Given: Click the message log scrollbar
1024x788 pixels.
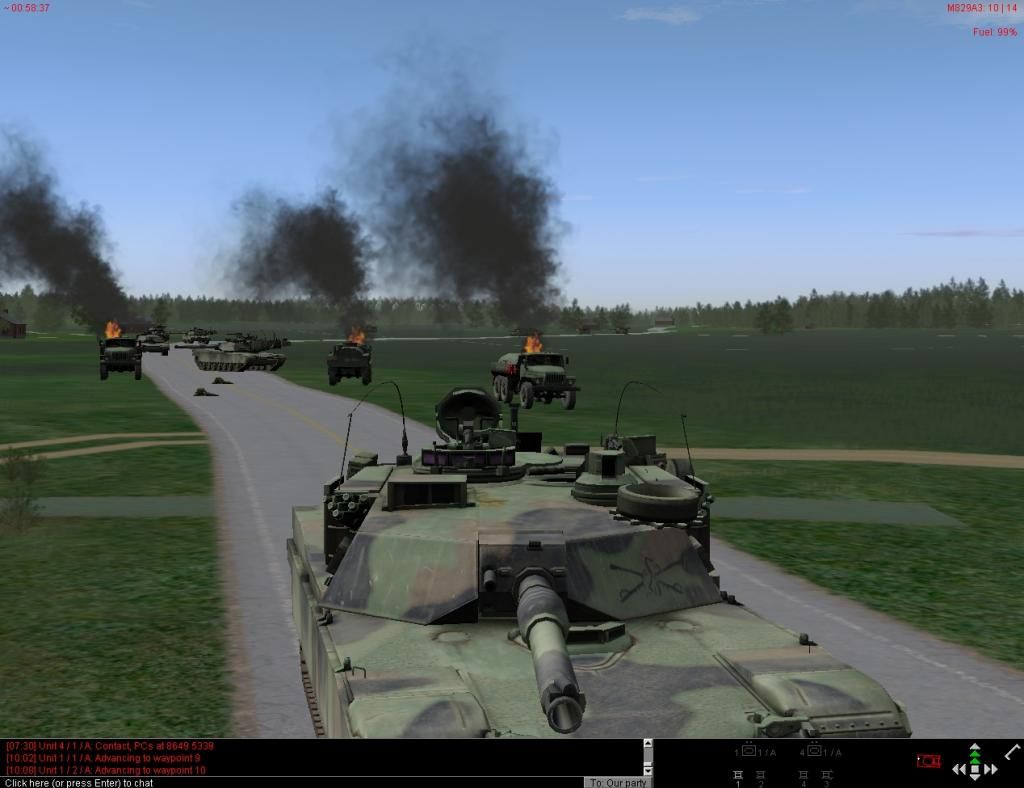Looking at the screenshot, I should tap(647, 757).
